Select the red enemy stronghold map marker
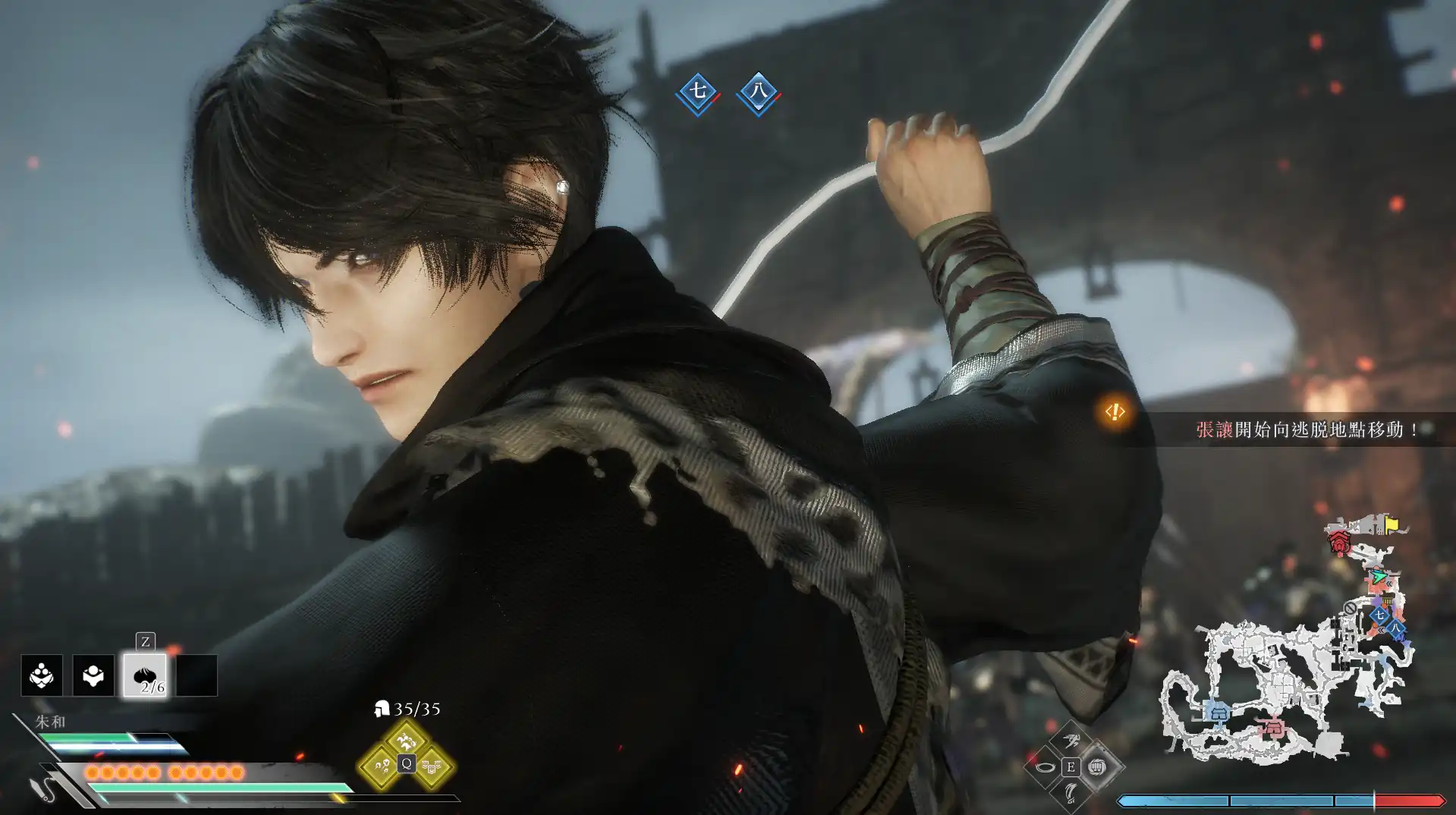 click(1340, 543)
